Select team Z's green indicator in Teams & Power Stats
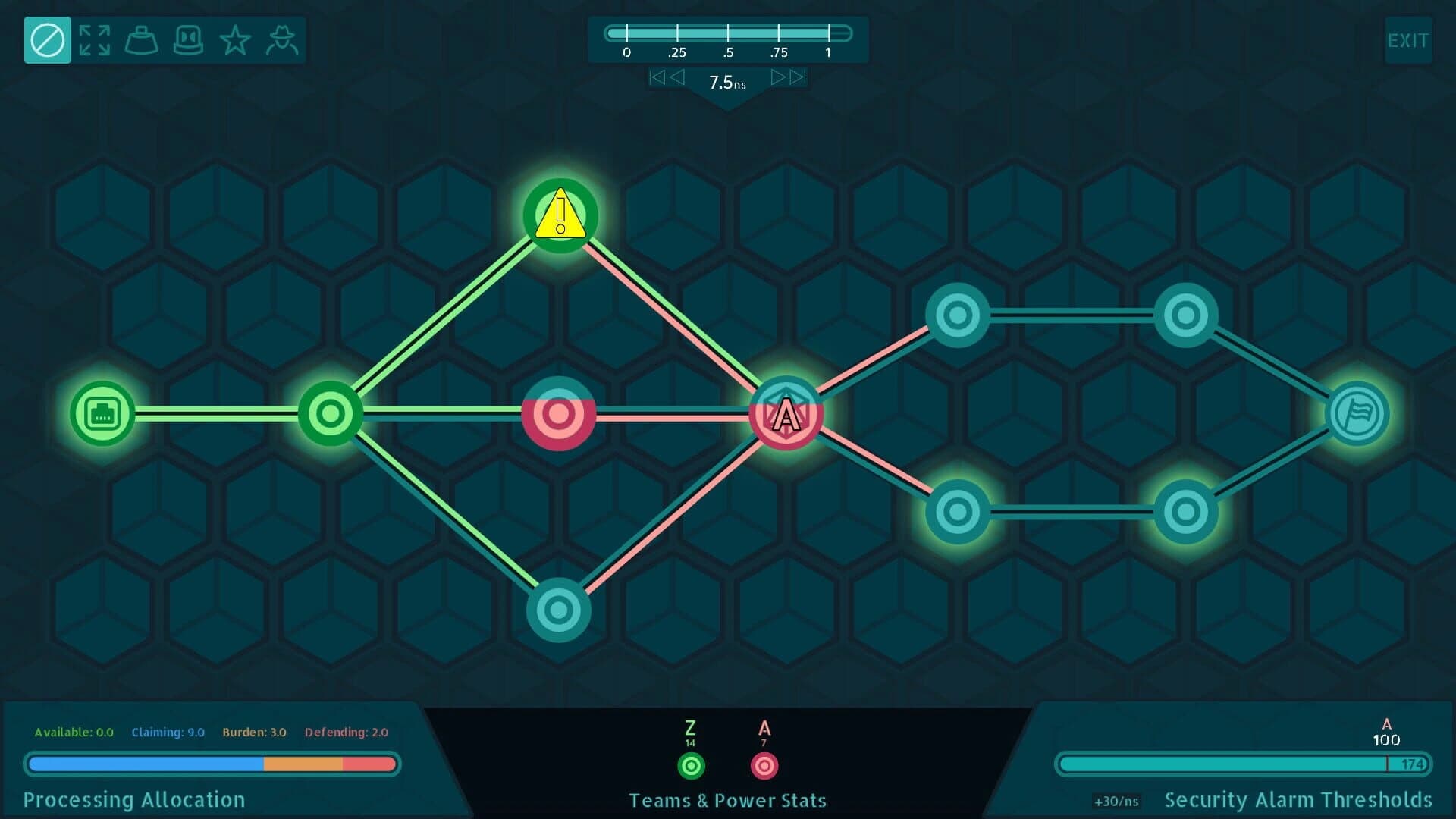 [690, 766]
